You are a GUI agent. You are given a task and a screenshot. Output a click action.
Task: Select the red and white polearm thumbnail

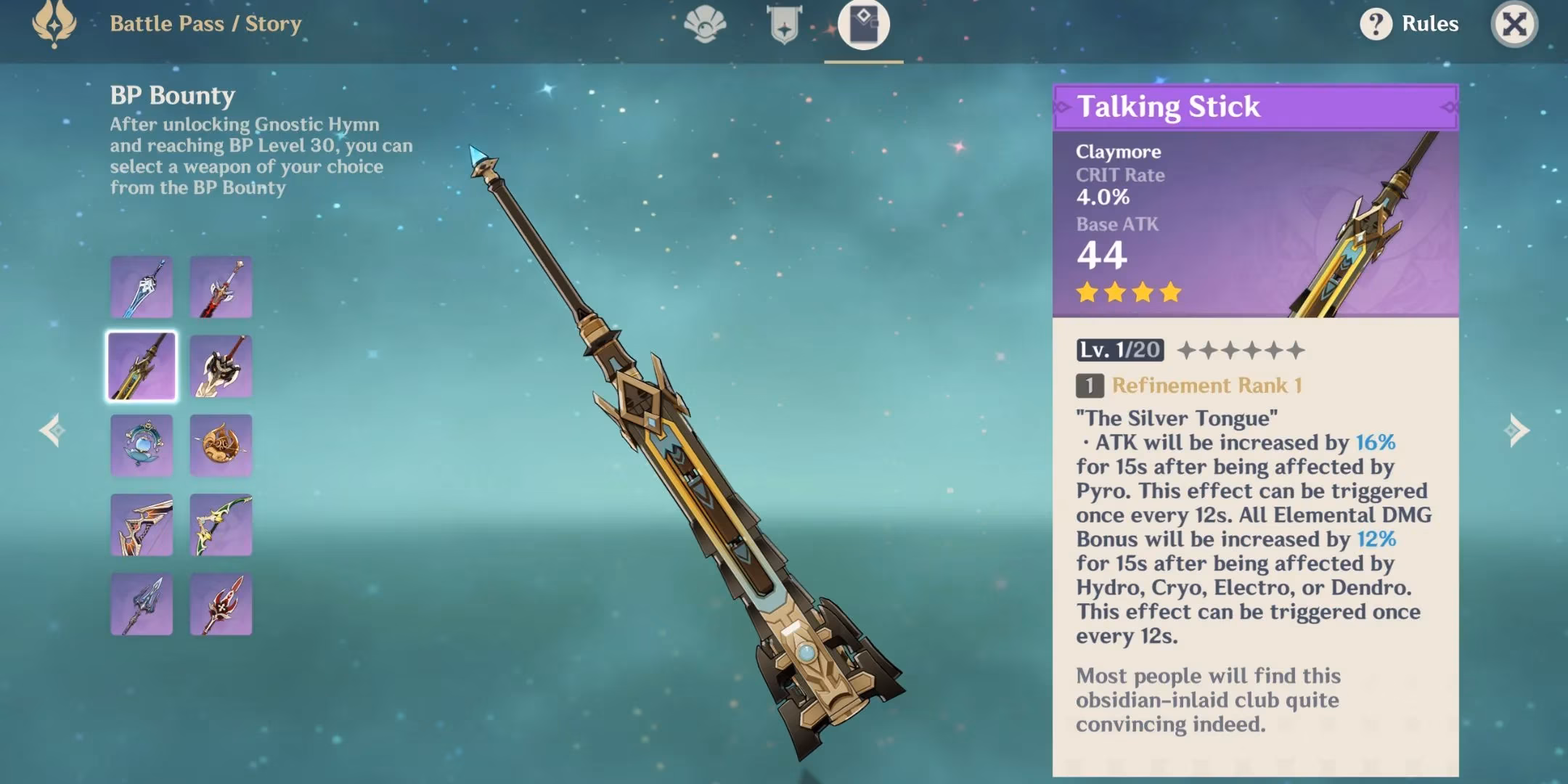point(221,604)
